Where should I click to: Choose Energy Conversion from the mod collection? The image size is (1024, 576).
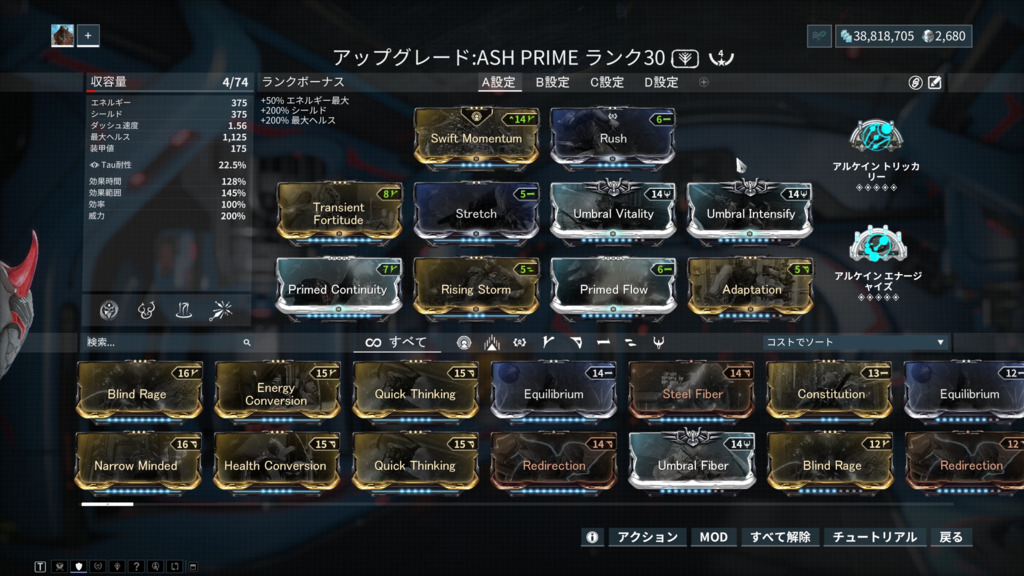click(276, 394)
